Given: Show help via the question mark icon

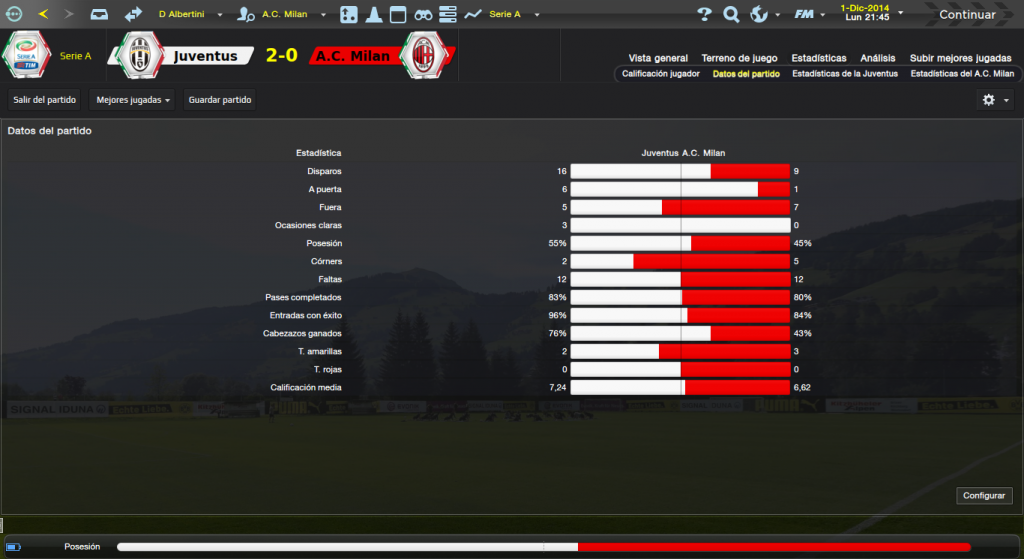Looking at the screenshot, I should (704, 15).
